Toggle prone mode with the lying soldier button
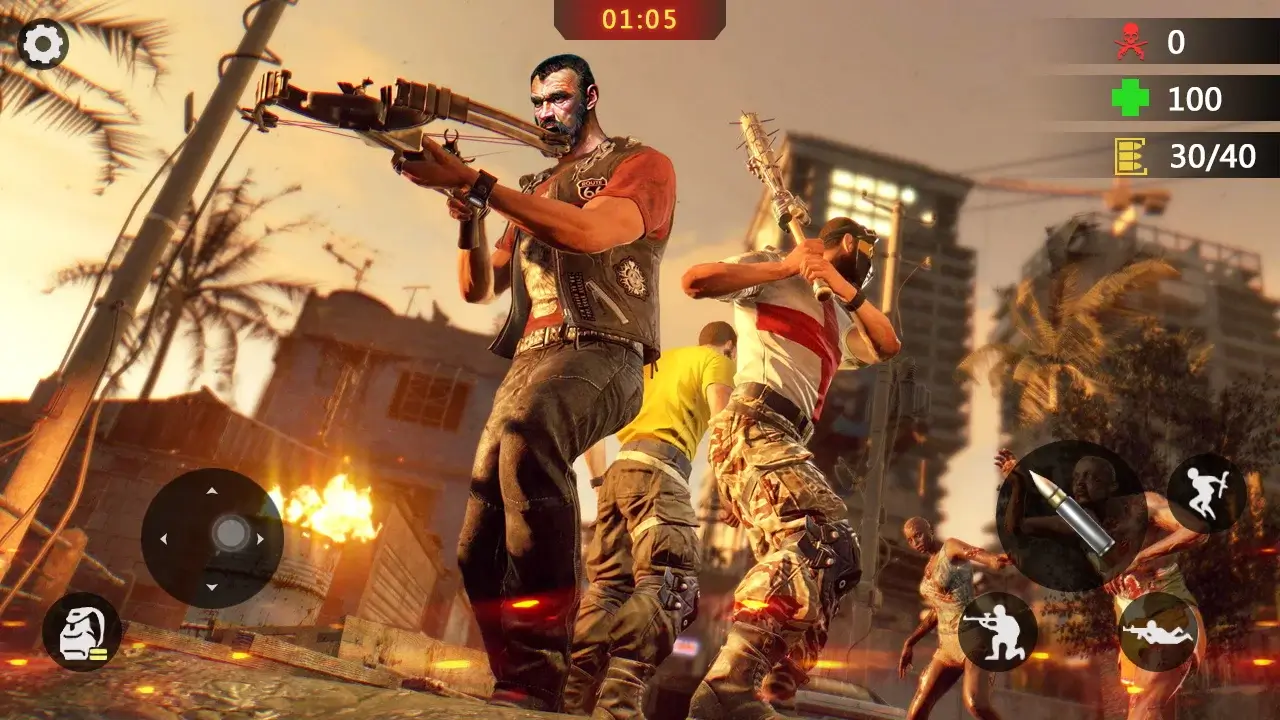The height and width of the screenshot is (720, 1280). coord(1160,630)
